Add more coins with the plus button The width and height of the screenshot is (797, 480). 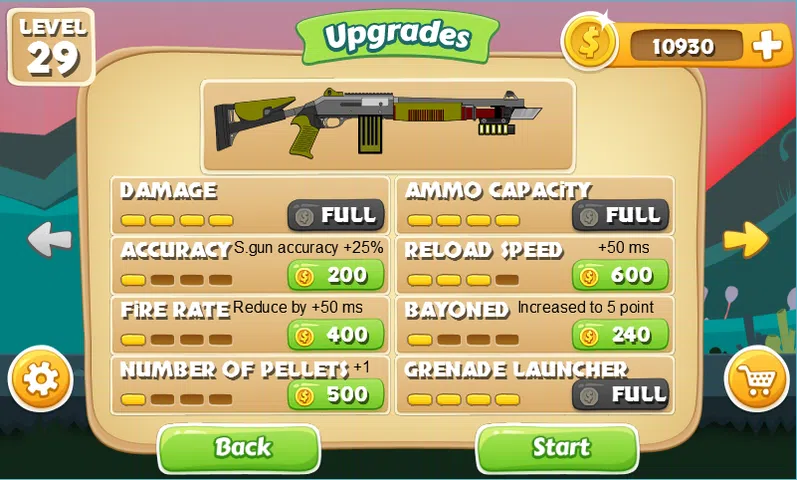point(768,45)
